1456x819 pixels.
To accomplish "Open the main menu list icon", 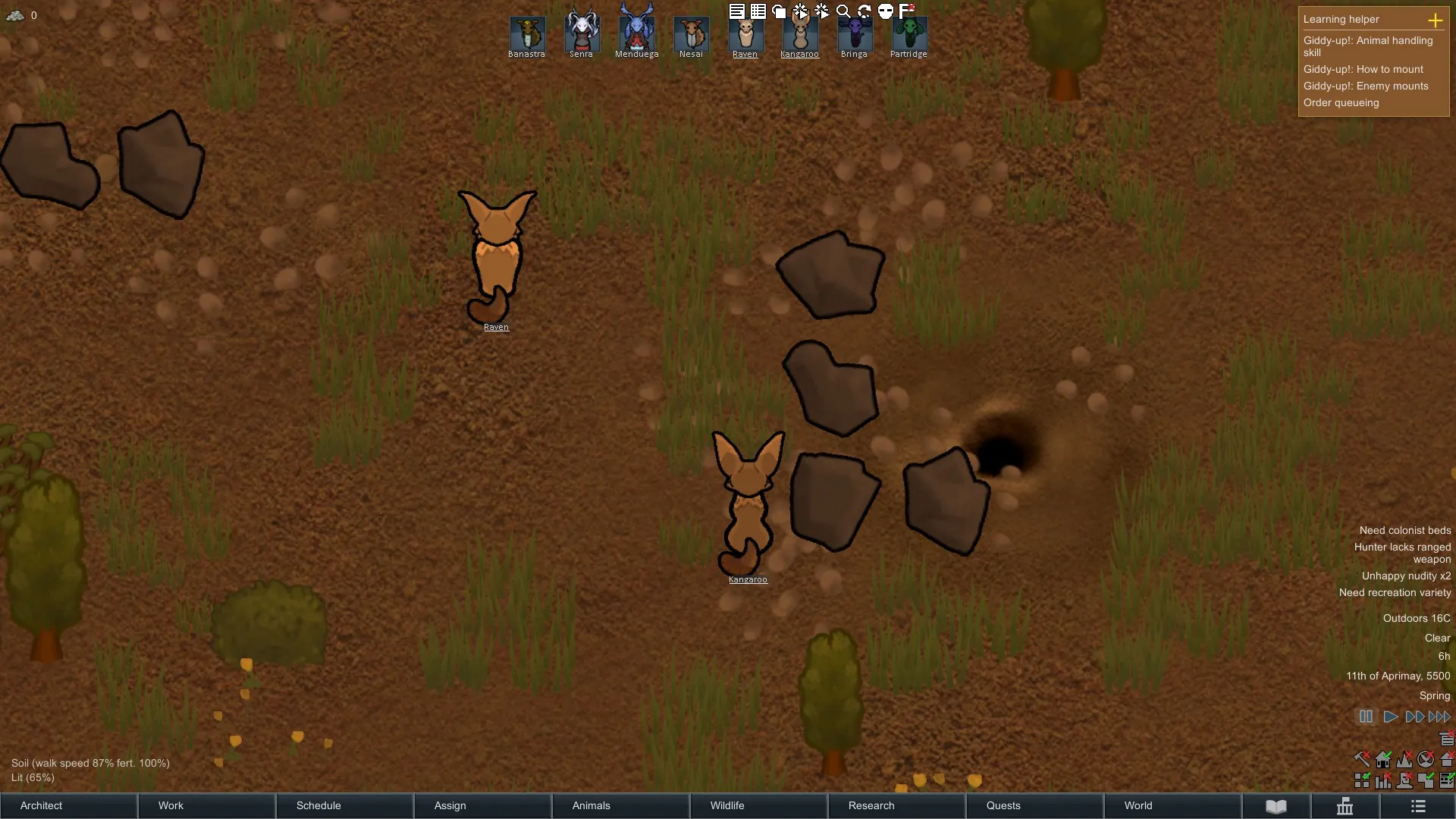I will click(x=1418, y=806).
